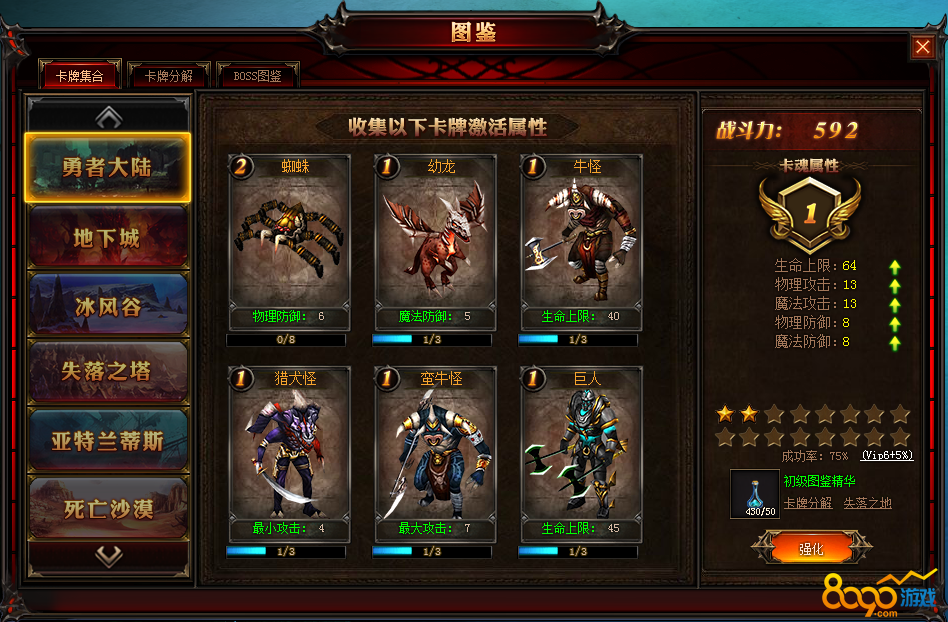Choose the 地下城 region
This screenshot has height=622, width=948.
tap(108, 238)
